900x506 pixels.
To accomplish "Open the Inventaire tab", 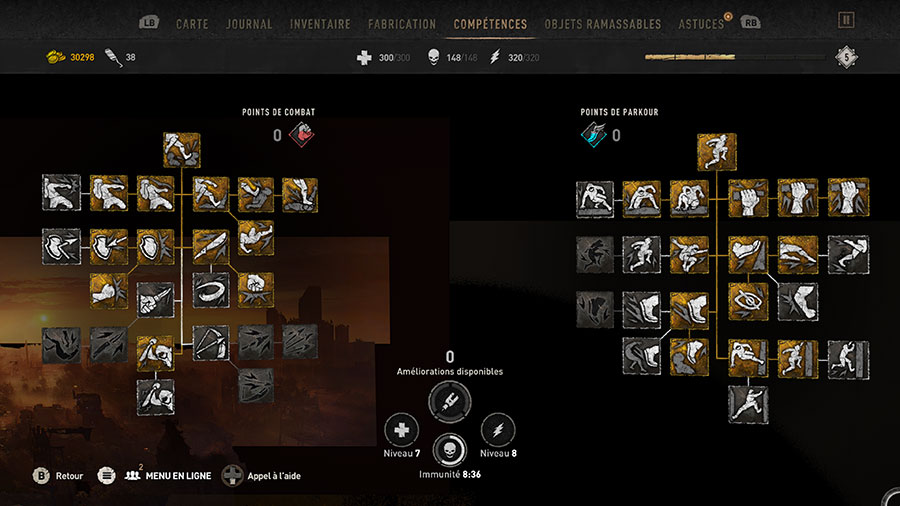I will 320,23.
